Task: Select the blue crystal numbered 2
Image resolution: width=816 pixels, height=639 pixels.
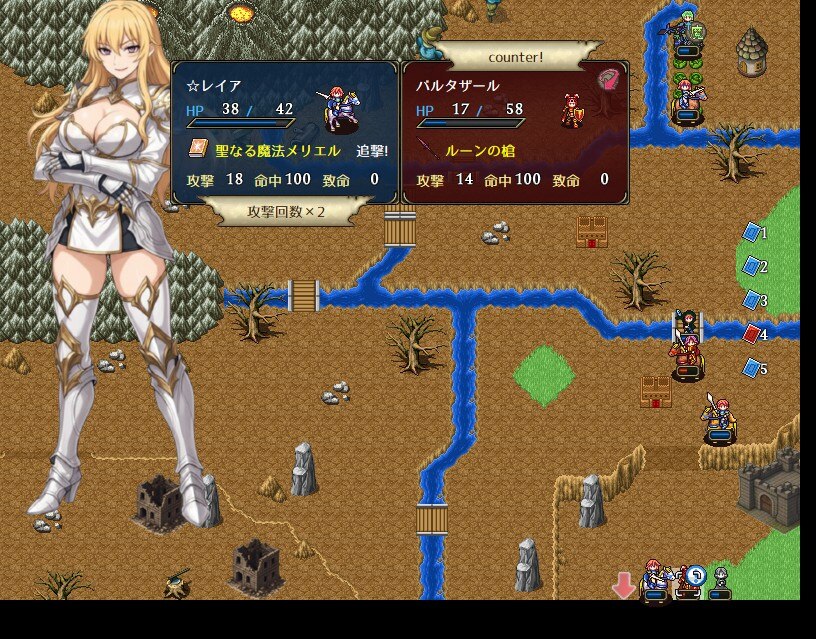Action: (752, 266)
